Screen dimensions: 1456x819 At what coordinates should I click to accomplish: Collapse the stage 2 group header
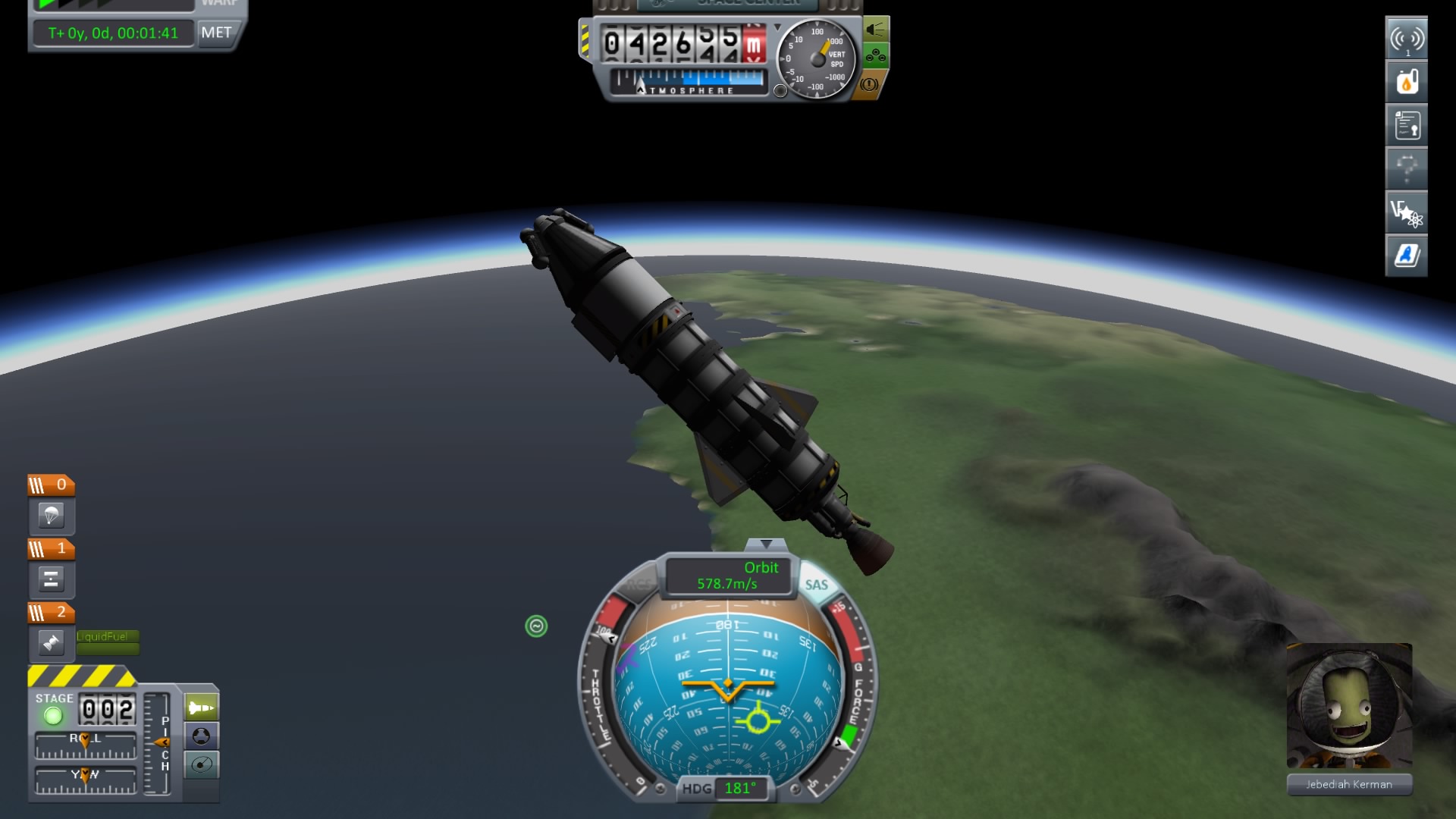click(51, 612)
